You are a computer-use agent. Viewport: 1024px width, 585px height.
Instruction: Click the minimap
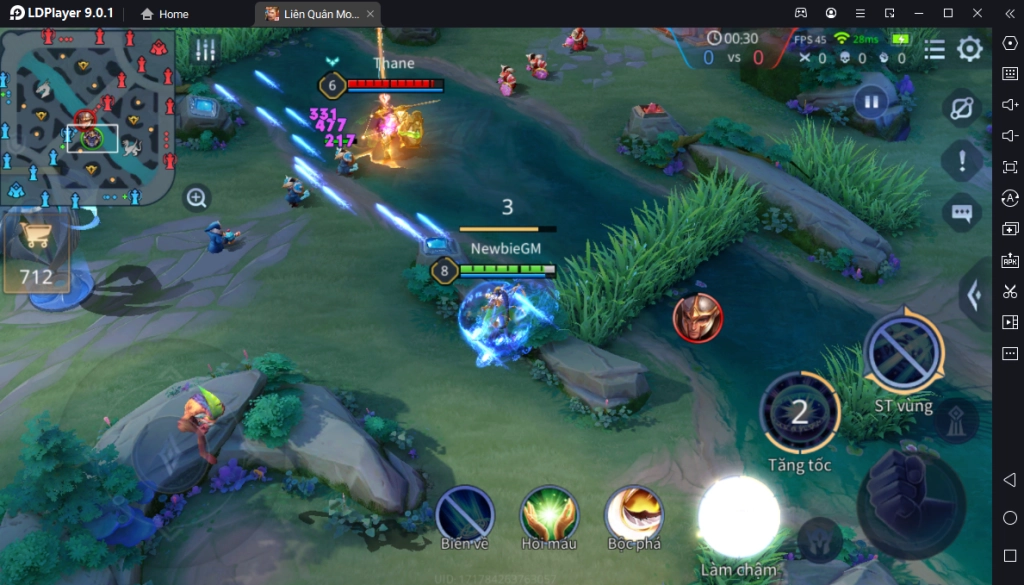(x=87, y=116)
